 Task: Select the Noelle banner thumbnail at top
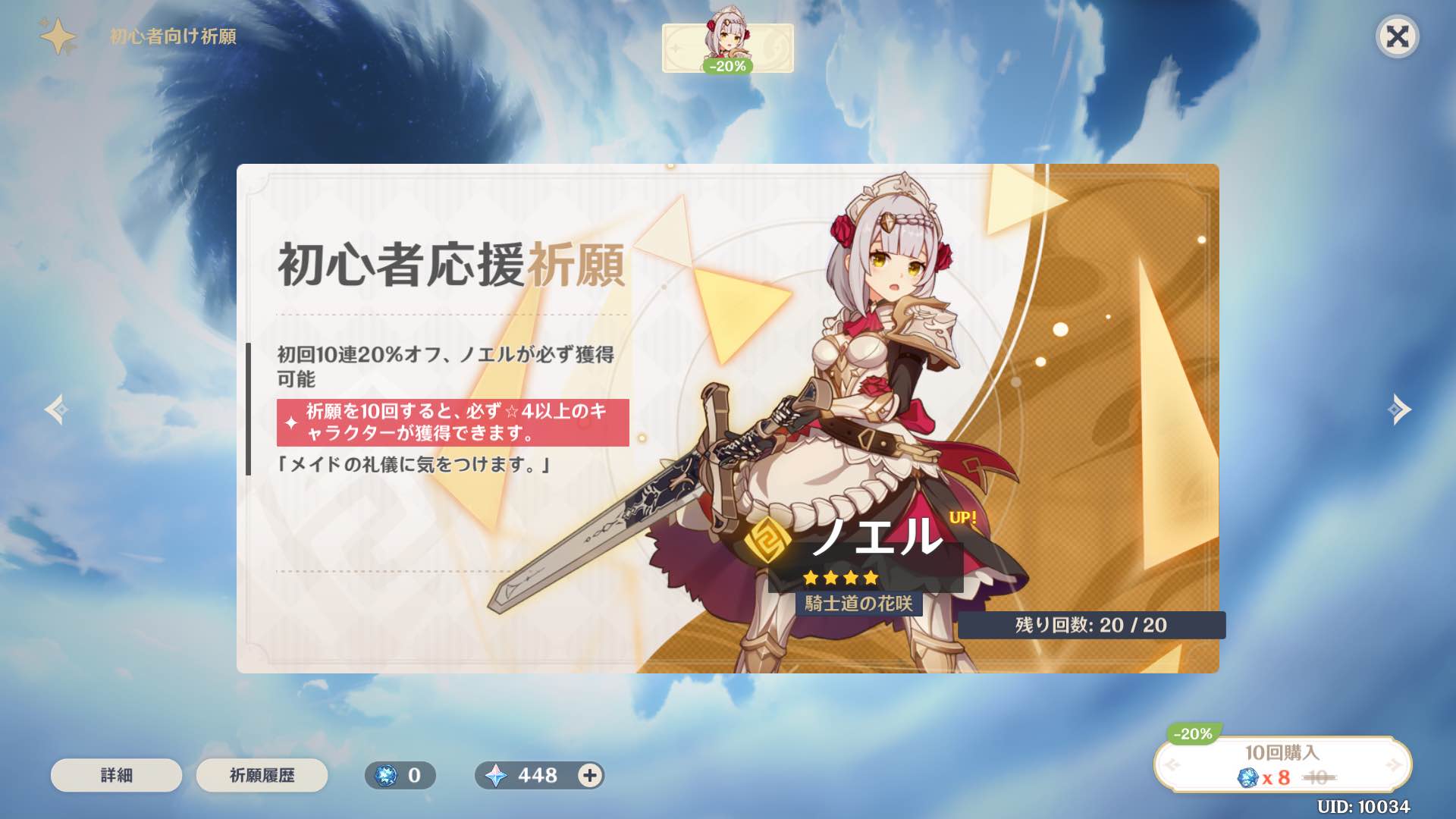tap(726, 44)
